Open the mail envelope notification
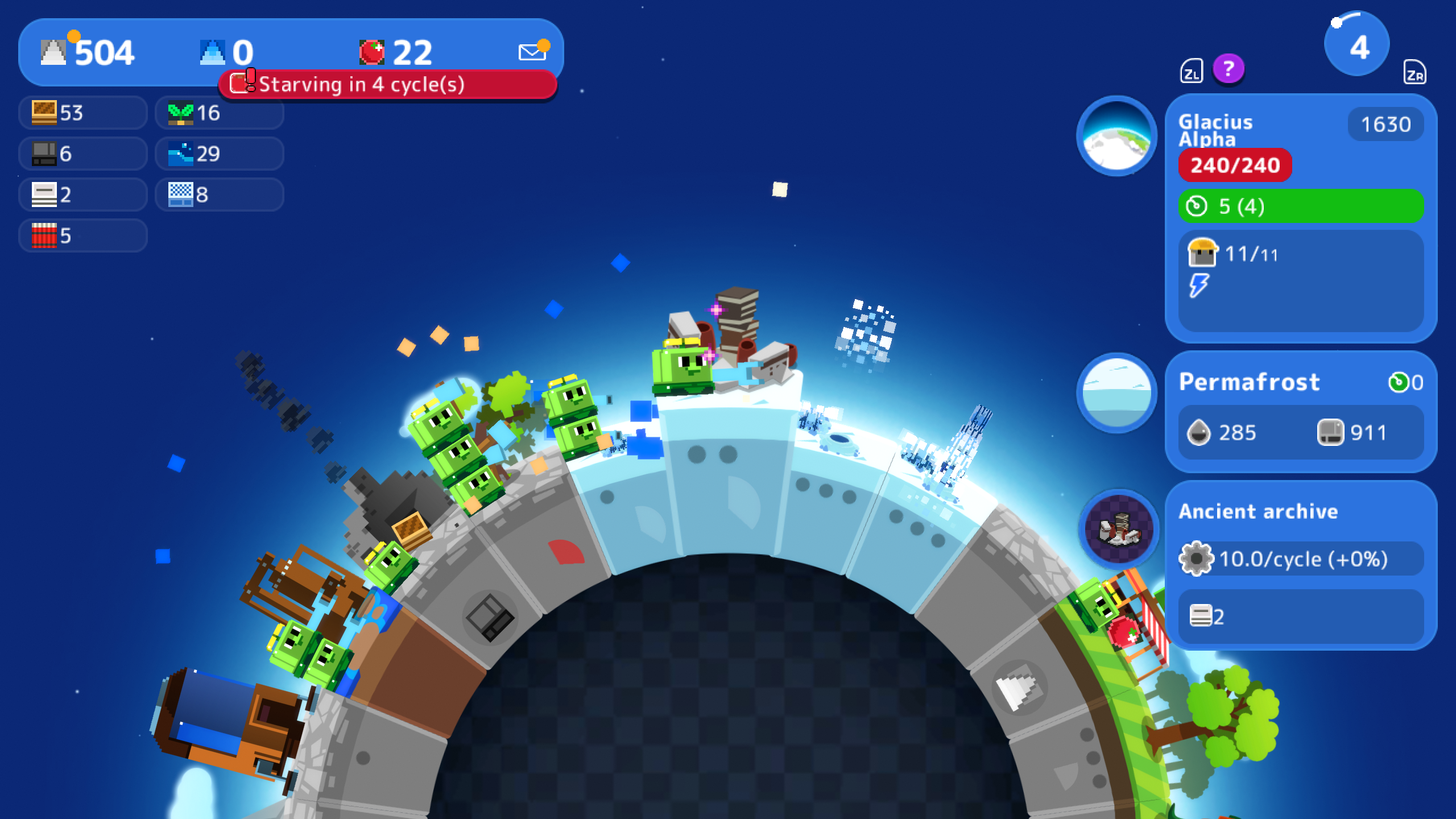 click(x=533, y=51)
